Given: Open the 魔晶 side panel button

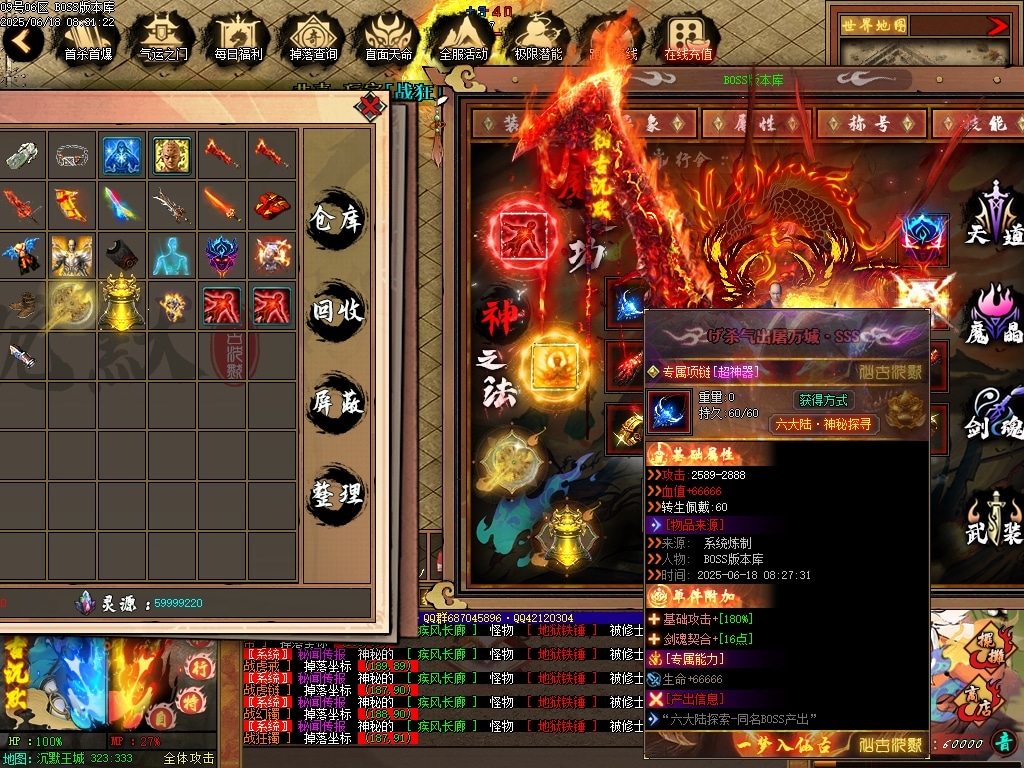Looking at the screenshot, I should tap(993, 315).
